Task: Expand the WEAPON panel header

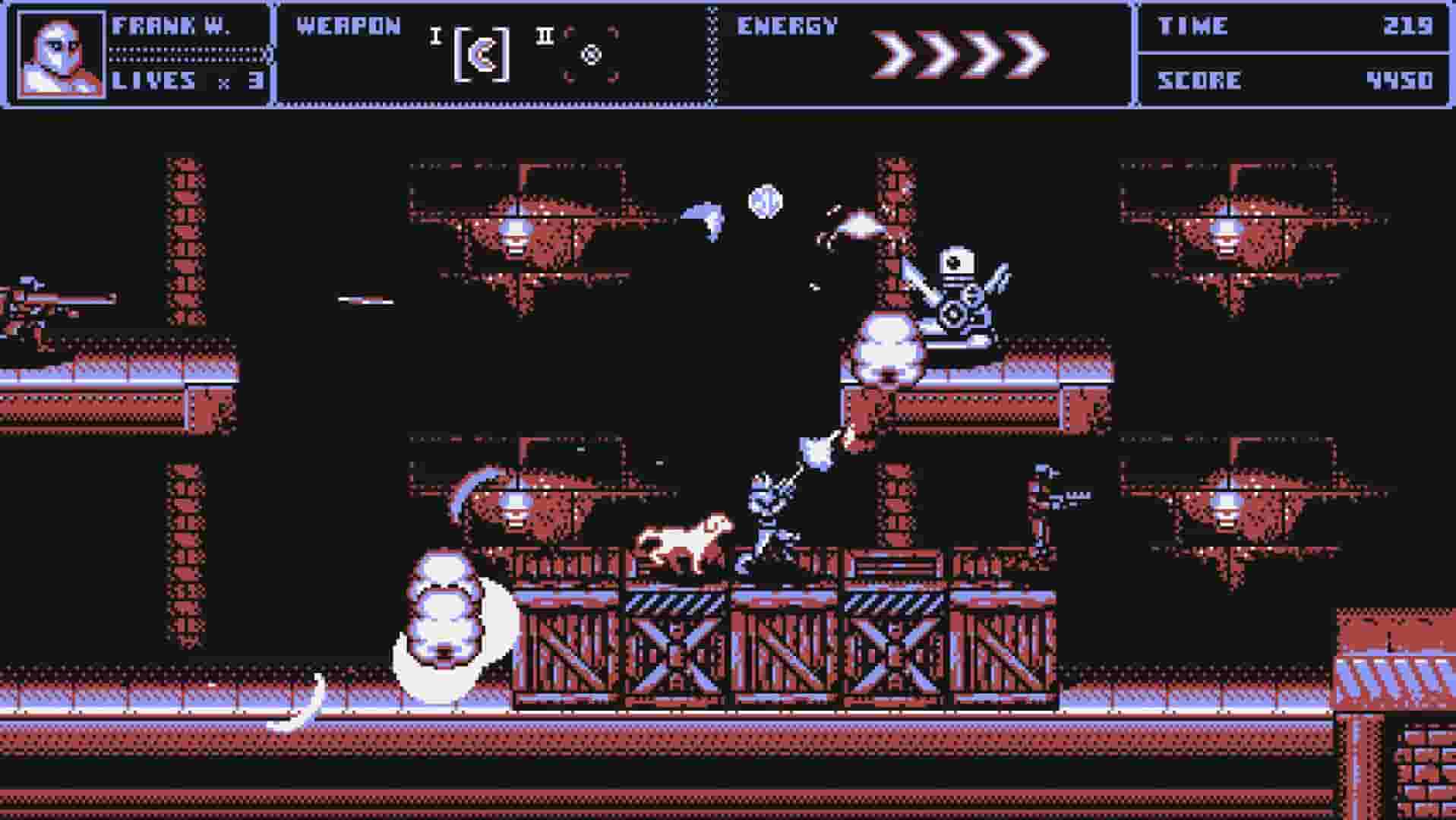Action: click(x=346, y=27)
